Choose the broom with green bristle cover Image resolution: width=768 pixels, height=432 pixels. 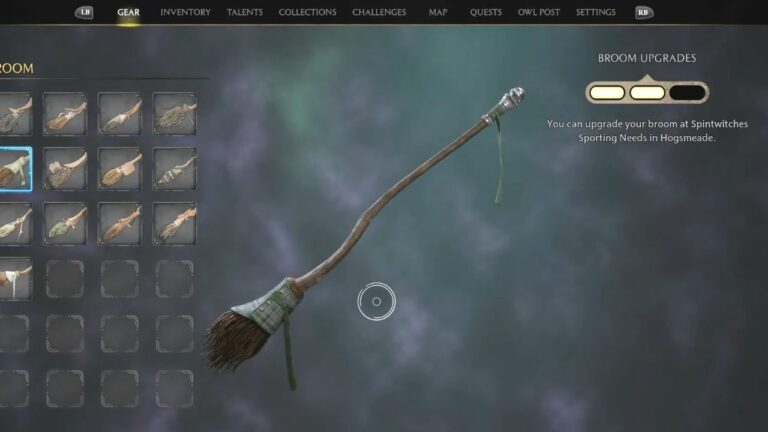pyautogui.click(x=65, y=223)
